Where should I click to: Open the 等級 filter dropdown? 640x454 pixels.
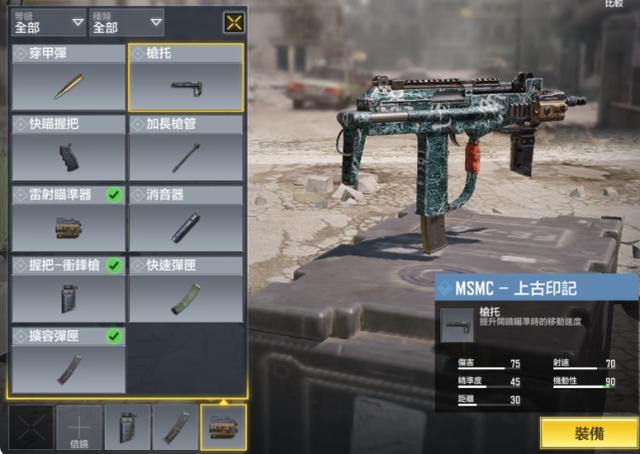coord(49,22)
